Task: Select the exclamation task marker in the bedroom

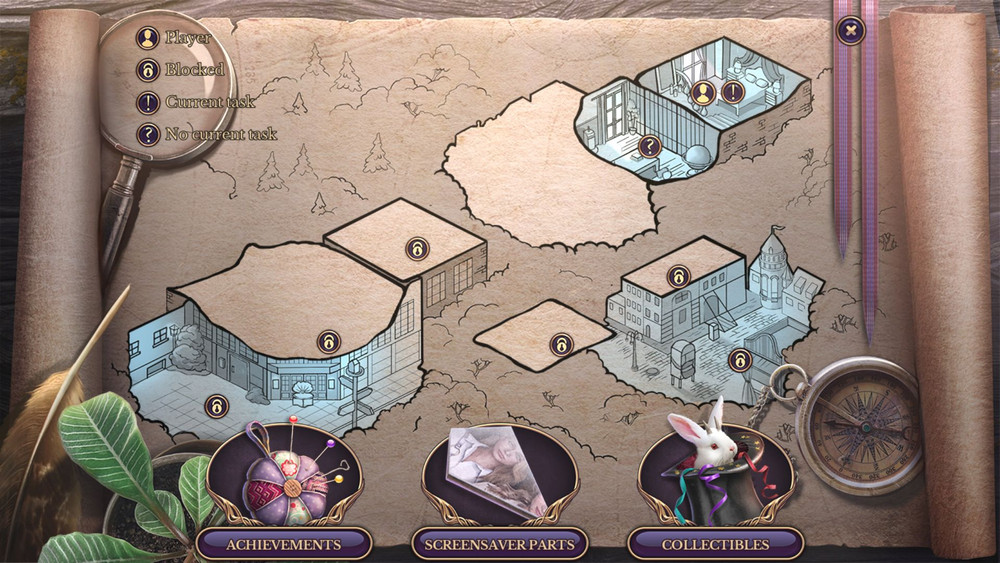Action: [732, 93]
